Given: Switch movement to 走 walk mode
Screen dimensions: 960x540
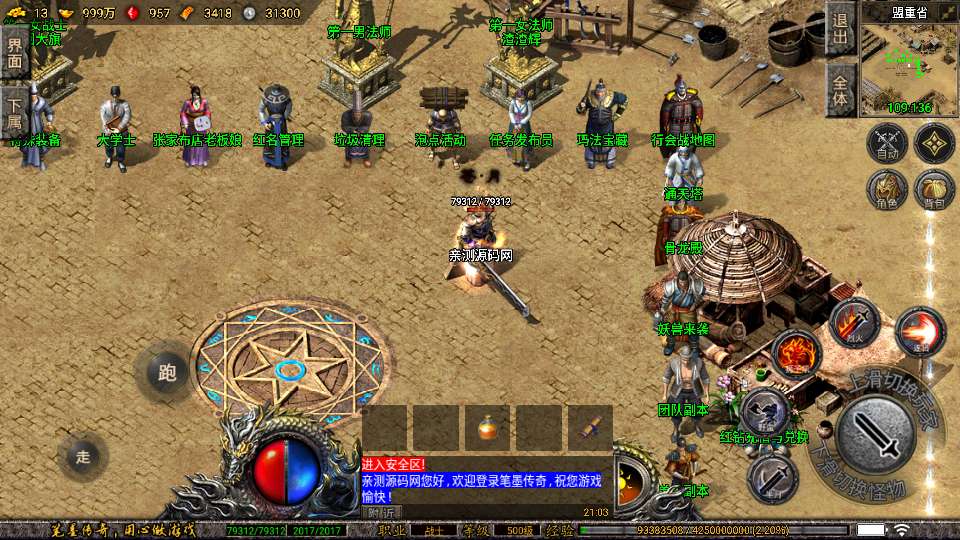Looking at the screenshot, I should (83, 457).
